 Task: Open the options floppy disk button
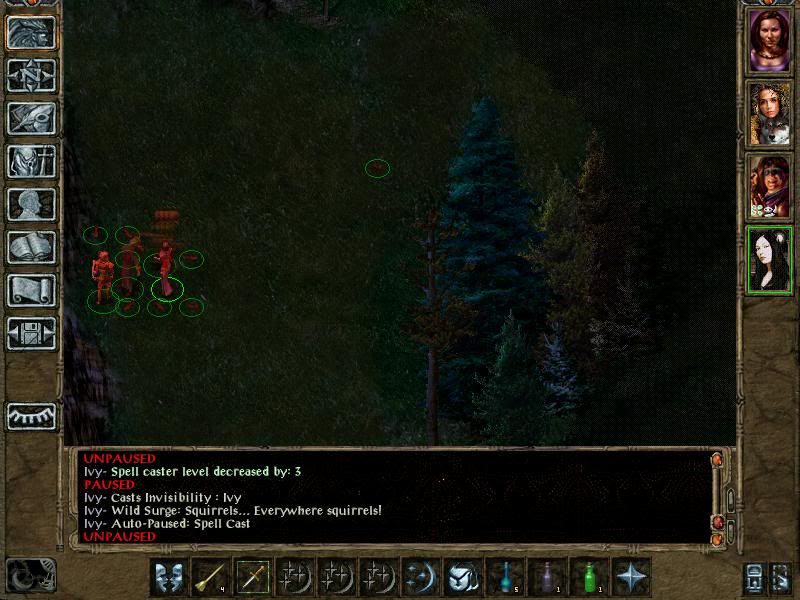31,333
